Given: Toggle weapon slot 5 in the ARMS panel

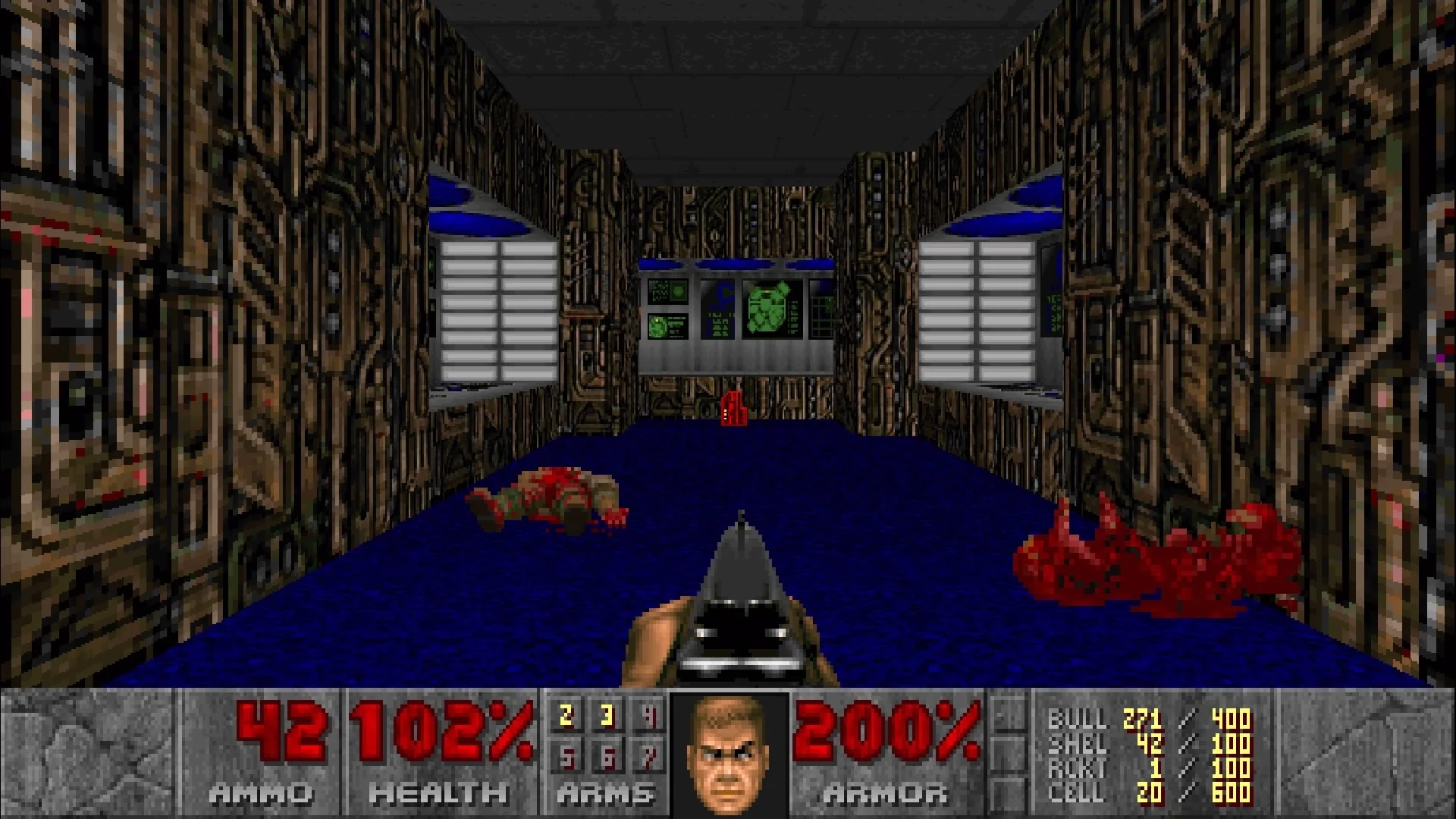Looking at the screenshot, I should (x=565, y=755).
